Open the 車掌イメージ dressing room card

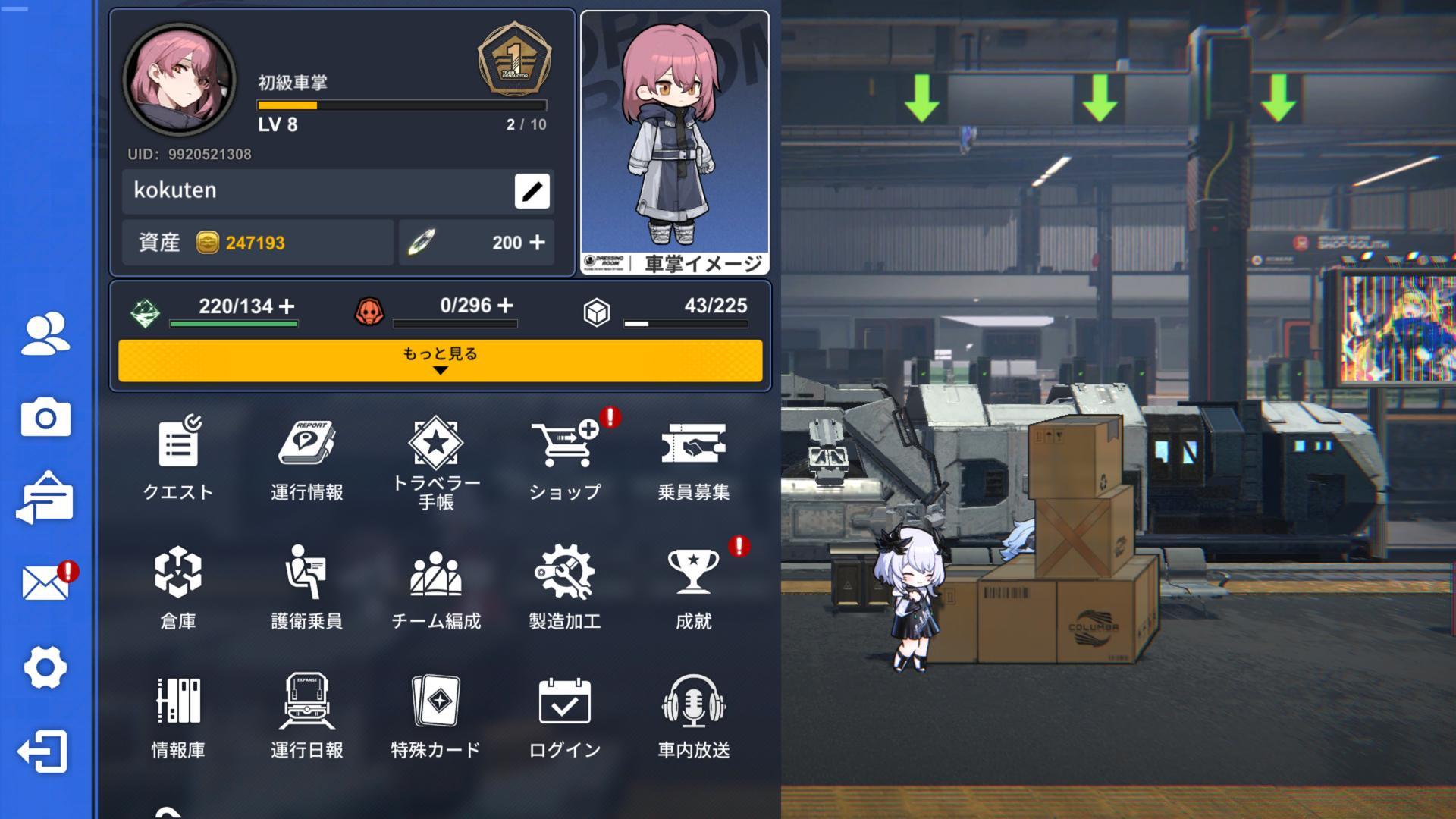click(674, 143)
